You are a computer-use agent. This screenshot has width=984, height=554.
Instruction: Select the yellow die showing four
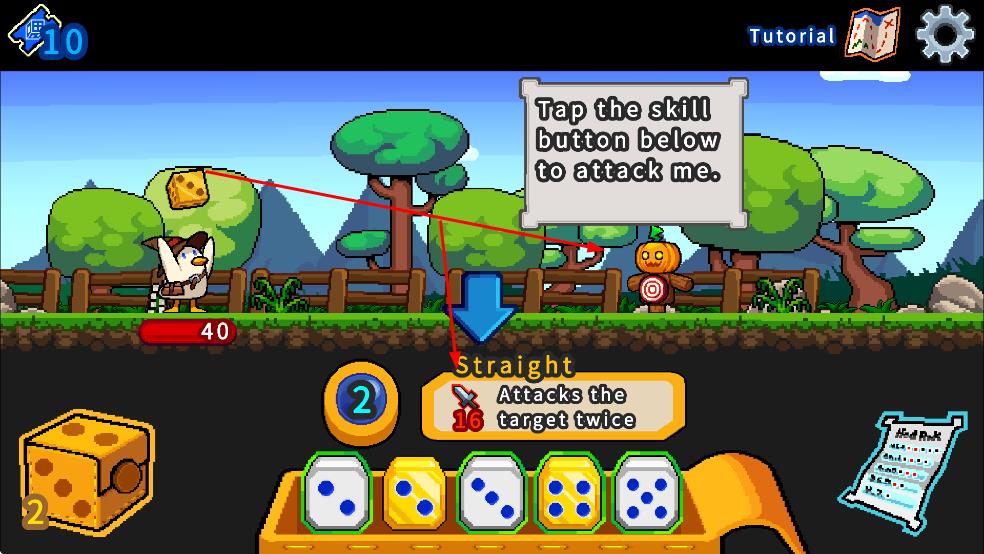coord(571,492)
